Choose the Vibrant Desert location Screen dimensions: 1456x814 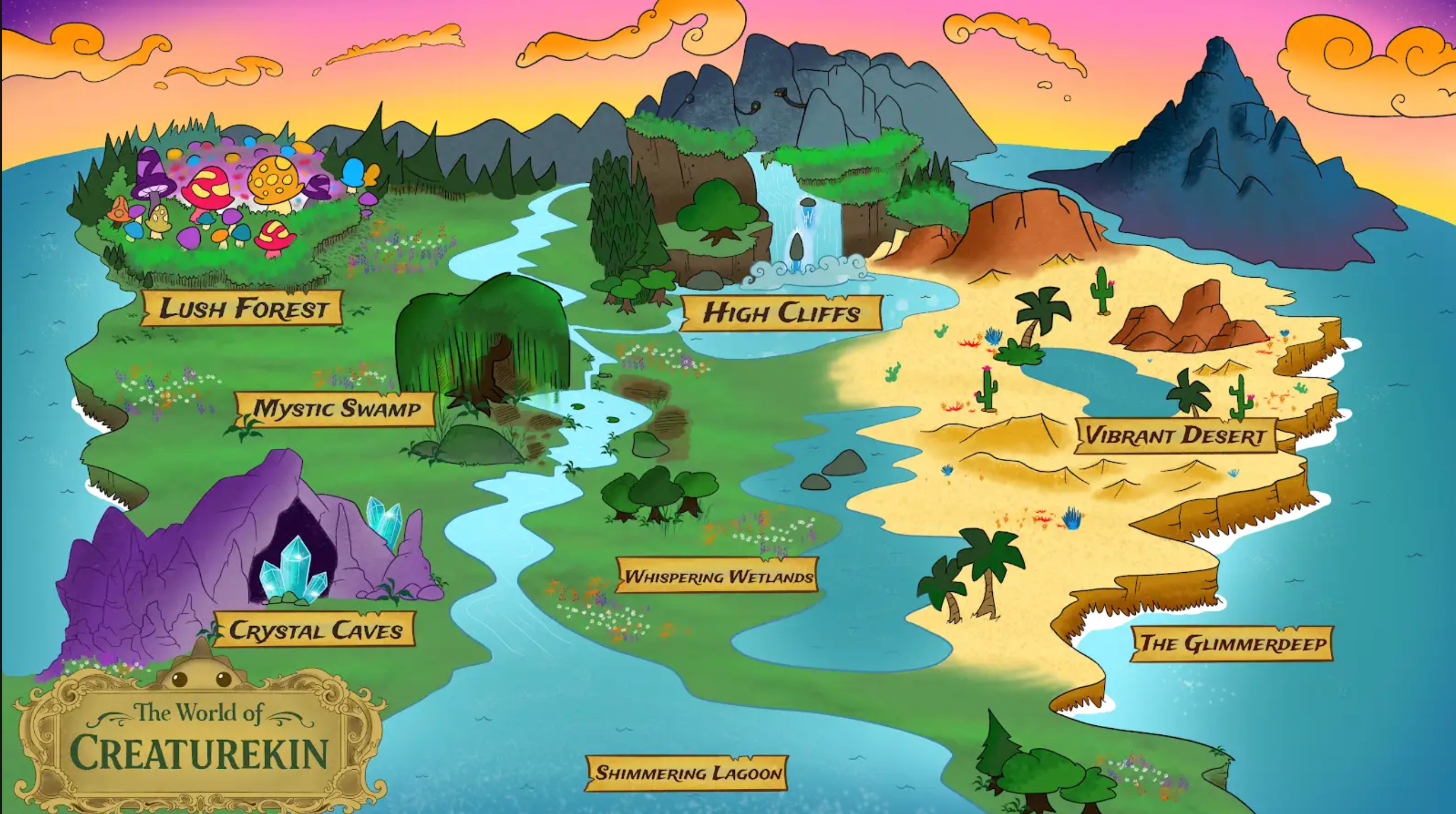tap(1175, 436)
